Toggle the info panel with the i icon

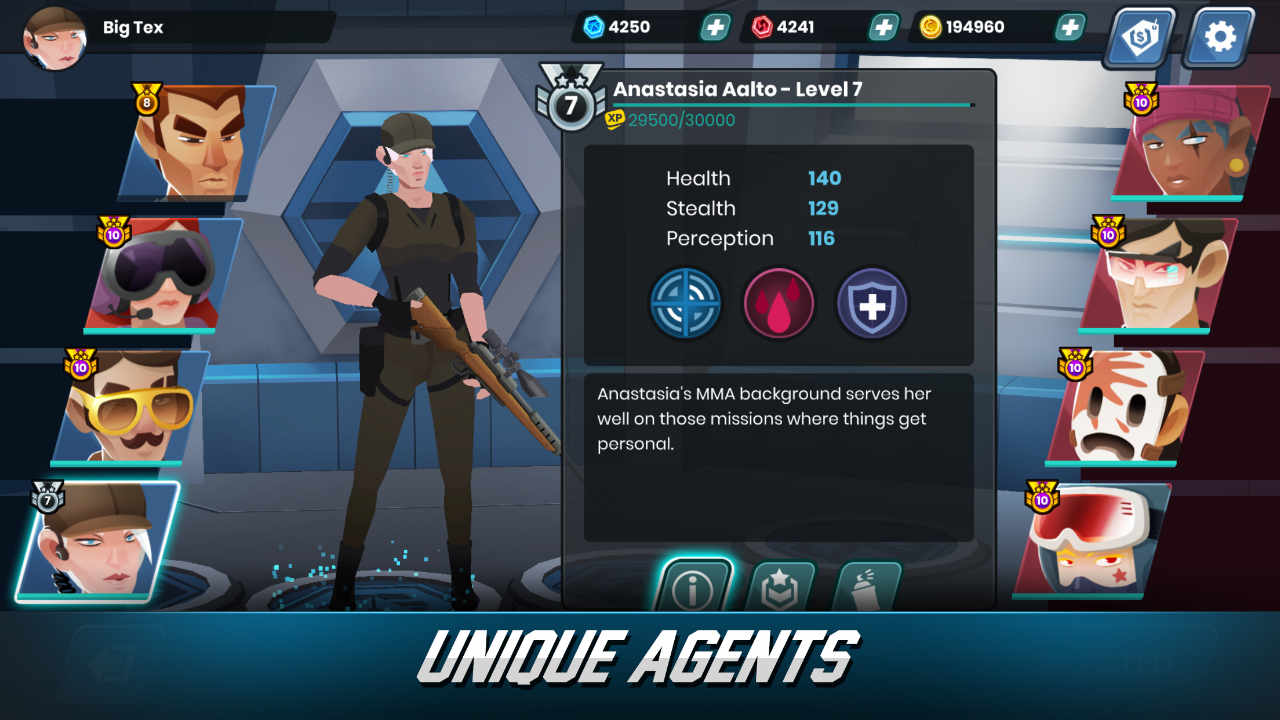(x=696, y=588)
